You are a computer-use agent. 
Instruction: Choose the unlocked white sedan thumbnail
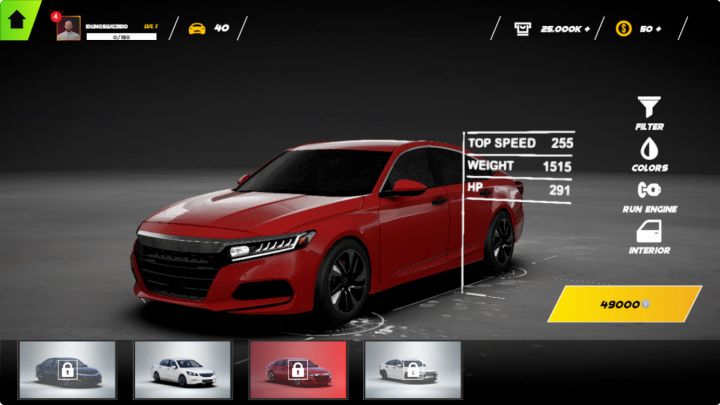point(182,370)
